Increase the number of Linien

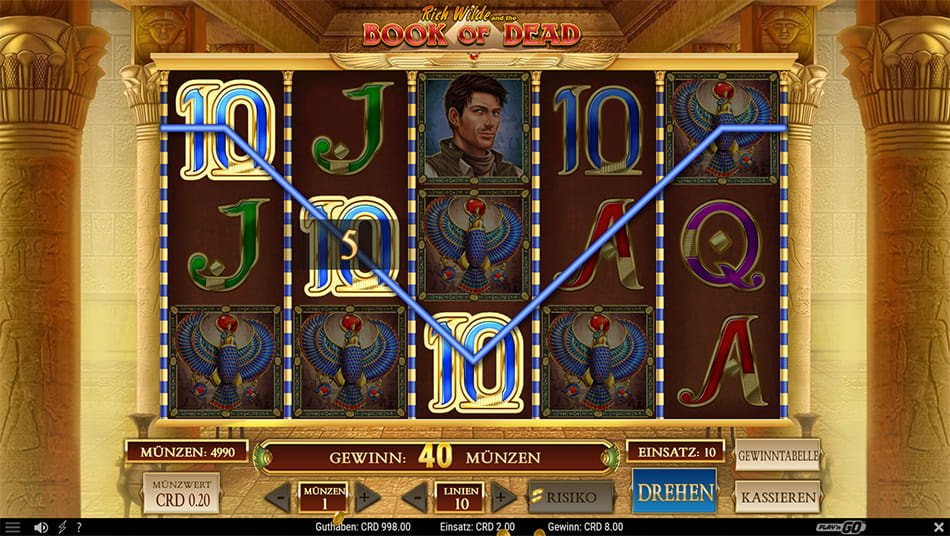pyautogui.click(x=503, y=497)
